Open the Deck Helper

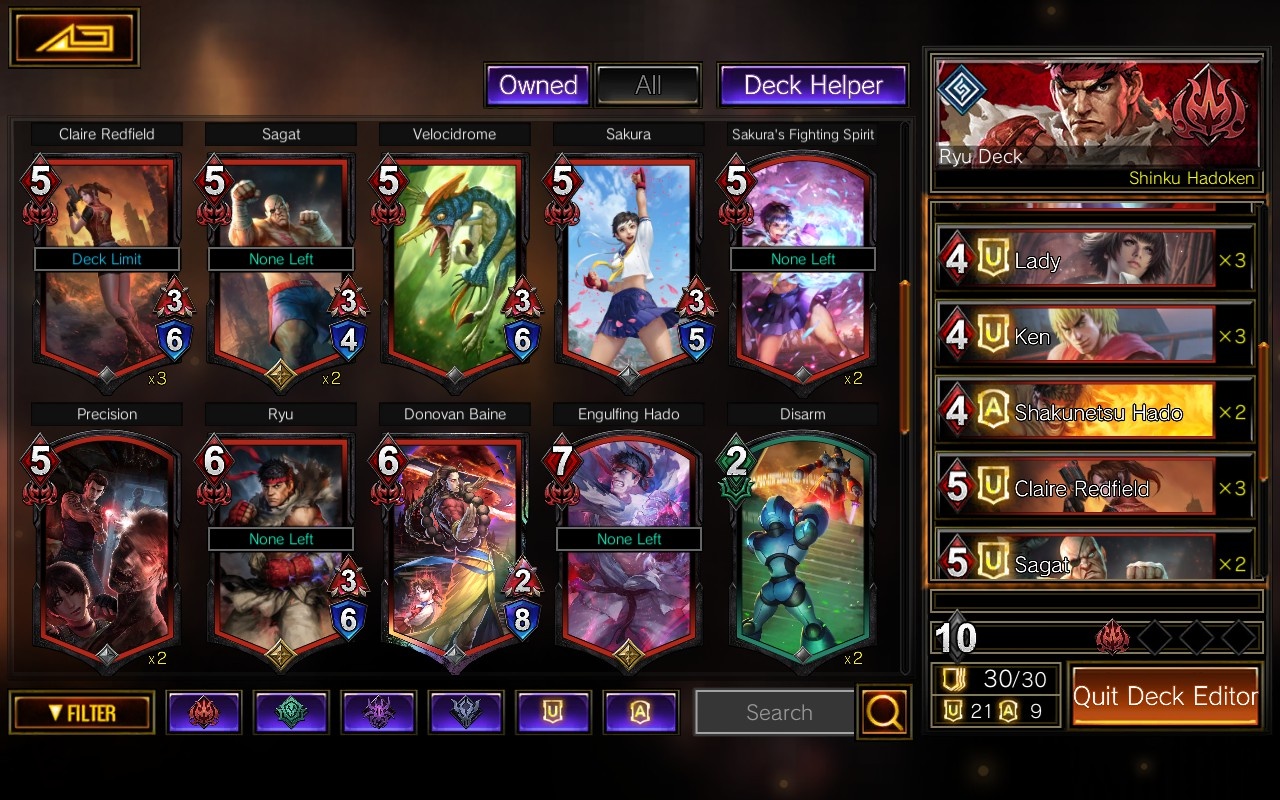[812, 85]
